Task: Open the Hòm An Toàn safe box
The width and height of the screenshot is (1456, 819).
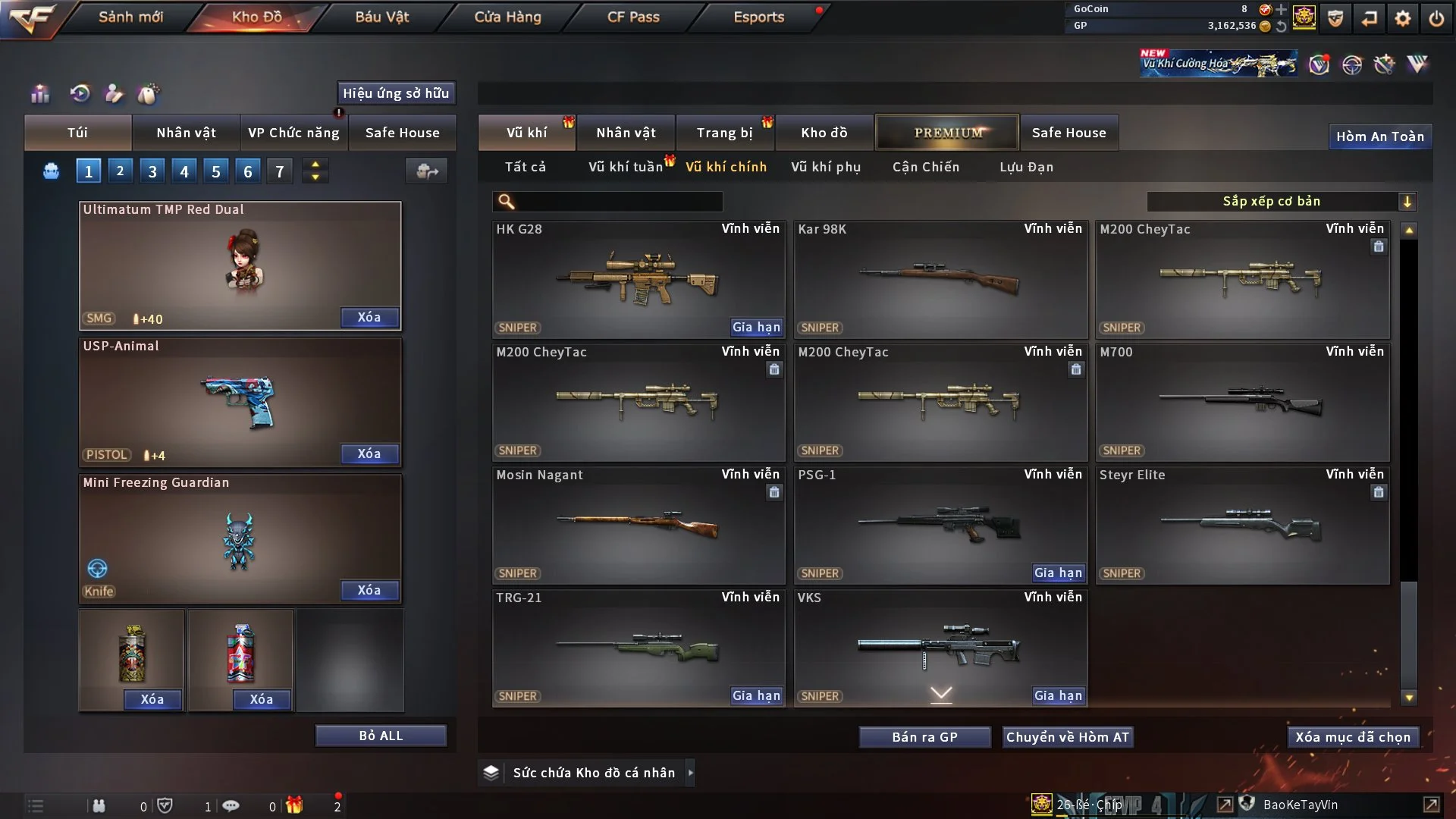Action: pyautogui.click(x=1379, y=136)
